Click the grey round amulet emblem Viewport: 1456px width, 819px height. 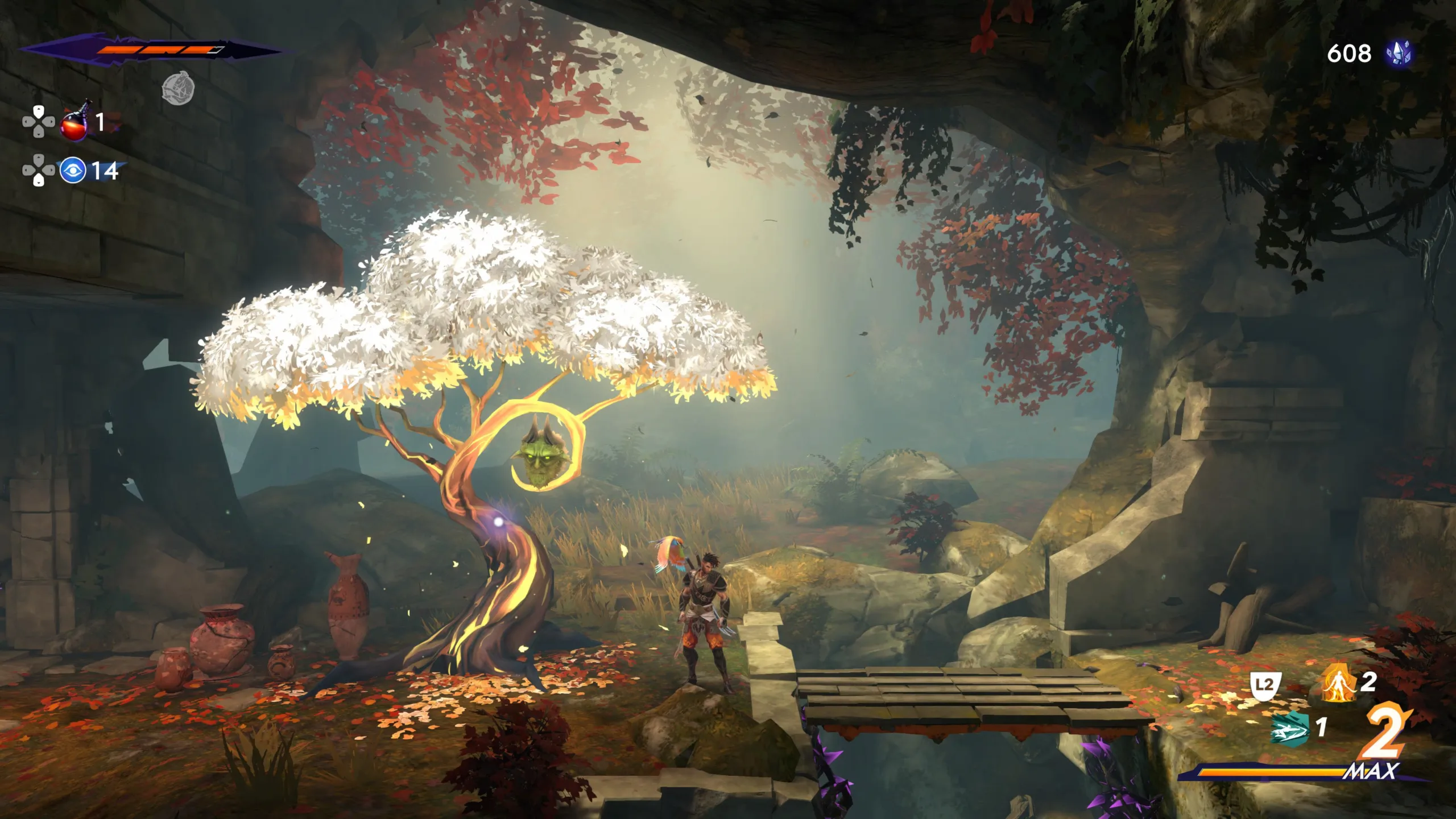point(179,89)
